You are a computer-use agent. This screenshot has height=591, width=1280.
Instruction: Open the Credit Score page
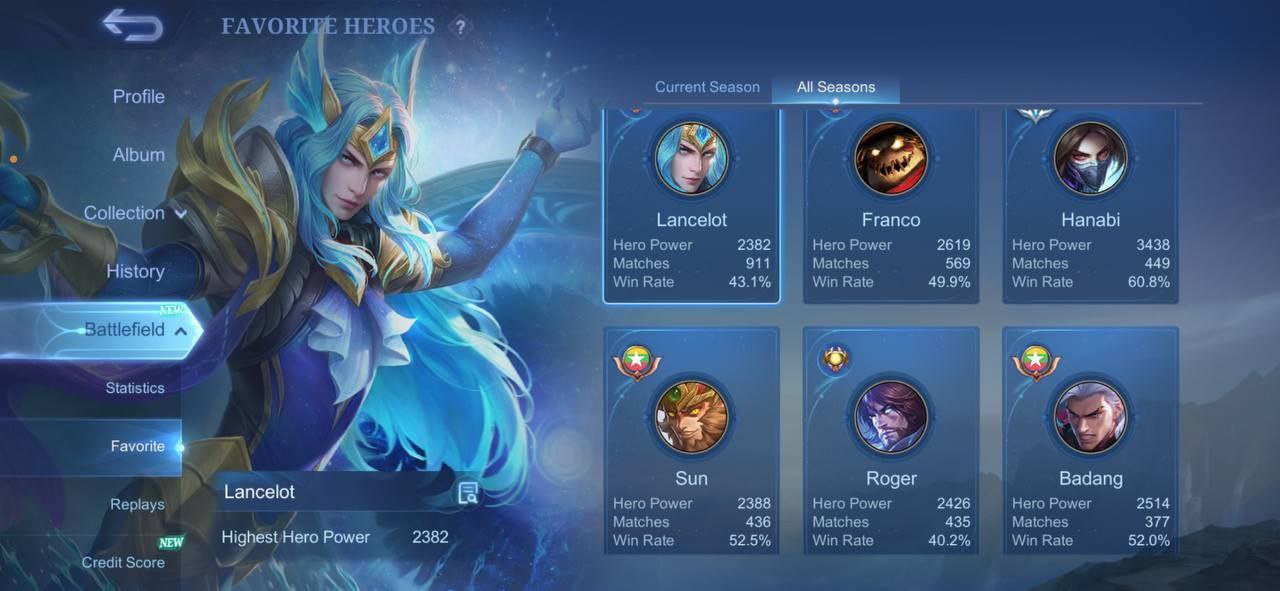pyautogui.click(x=123, y=562)
